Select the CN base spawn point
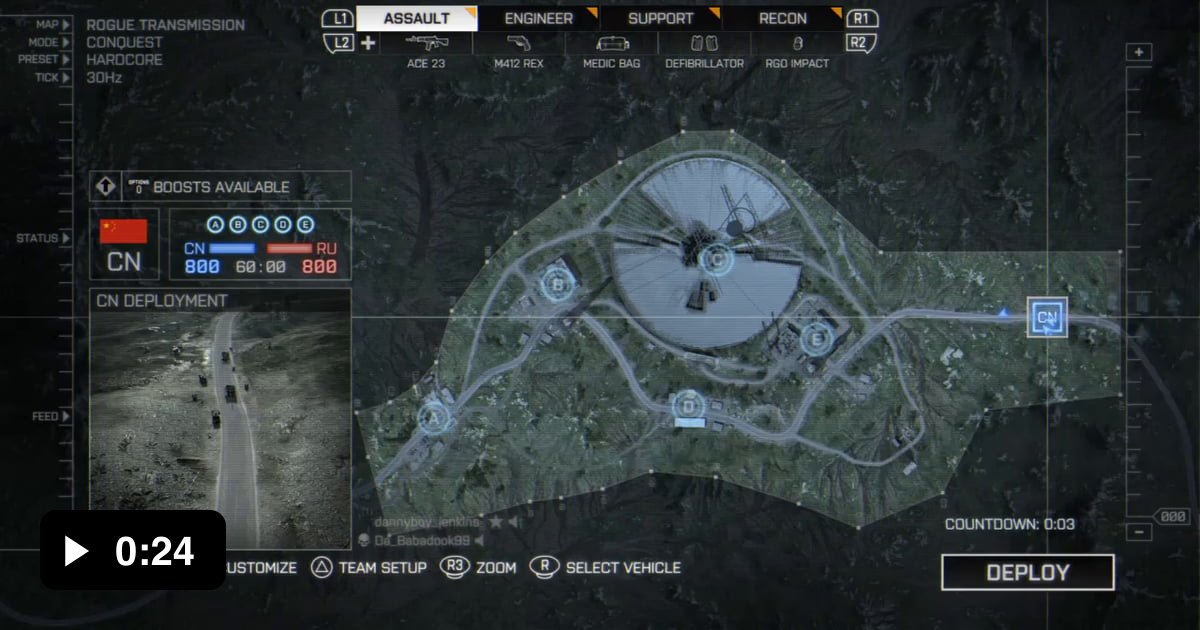 (x=1047, y=318)
